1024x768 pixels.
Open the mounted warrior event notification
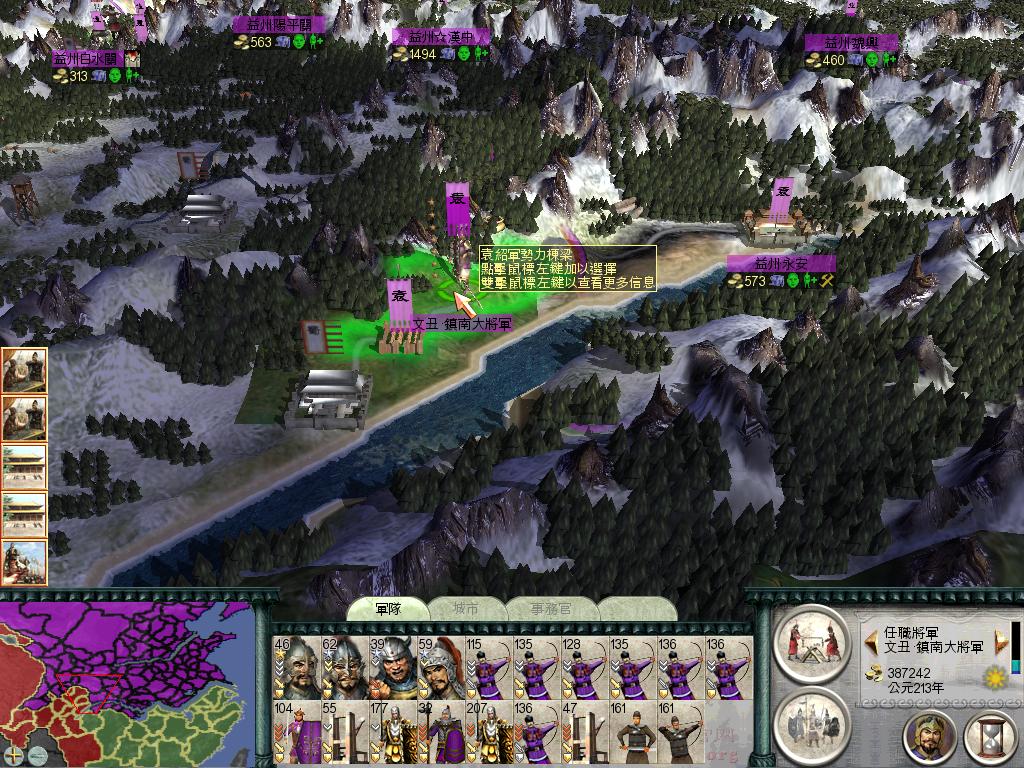point(24,562)
